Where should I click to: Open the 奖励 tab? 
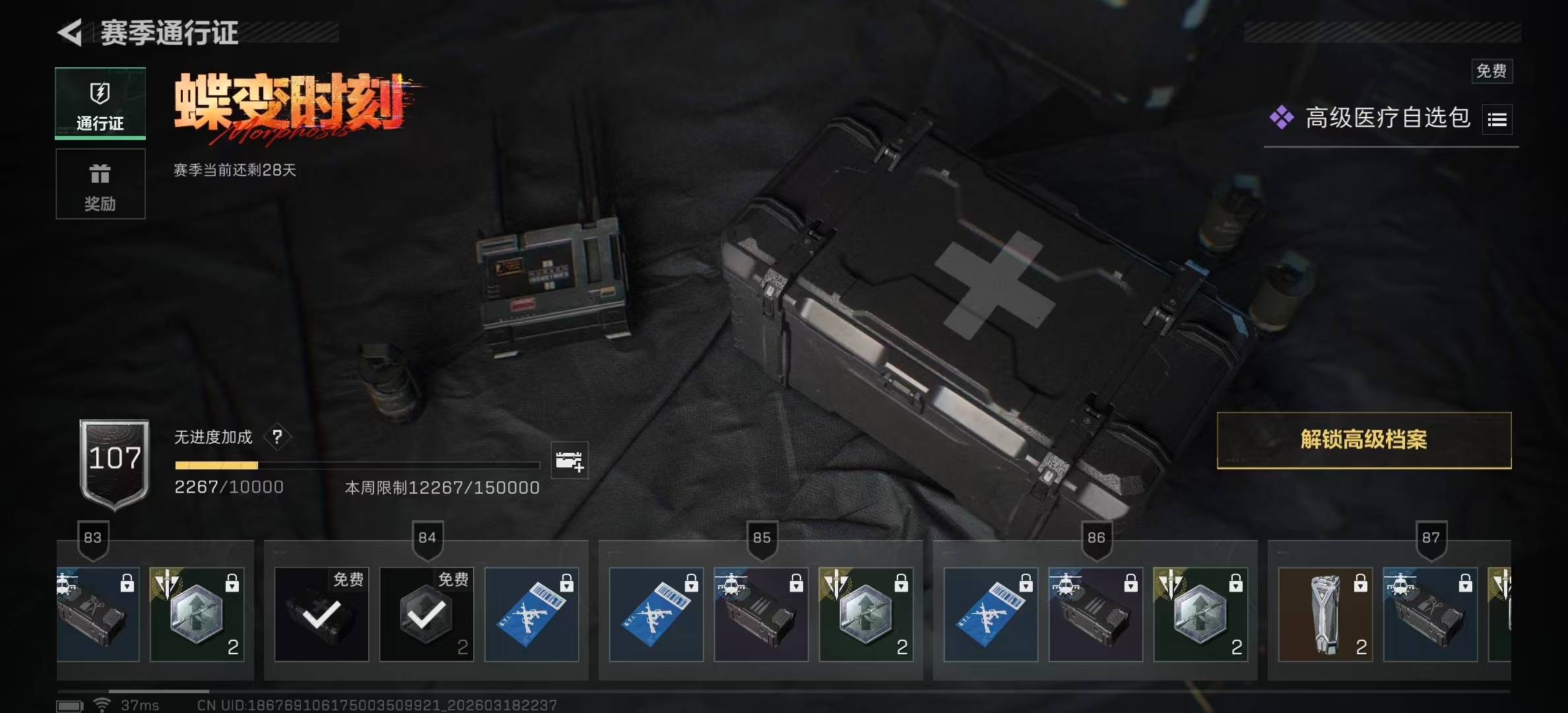pyautogui.click(x=100, y=184)
